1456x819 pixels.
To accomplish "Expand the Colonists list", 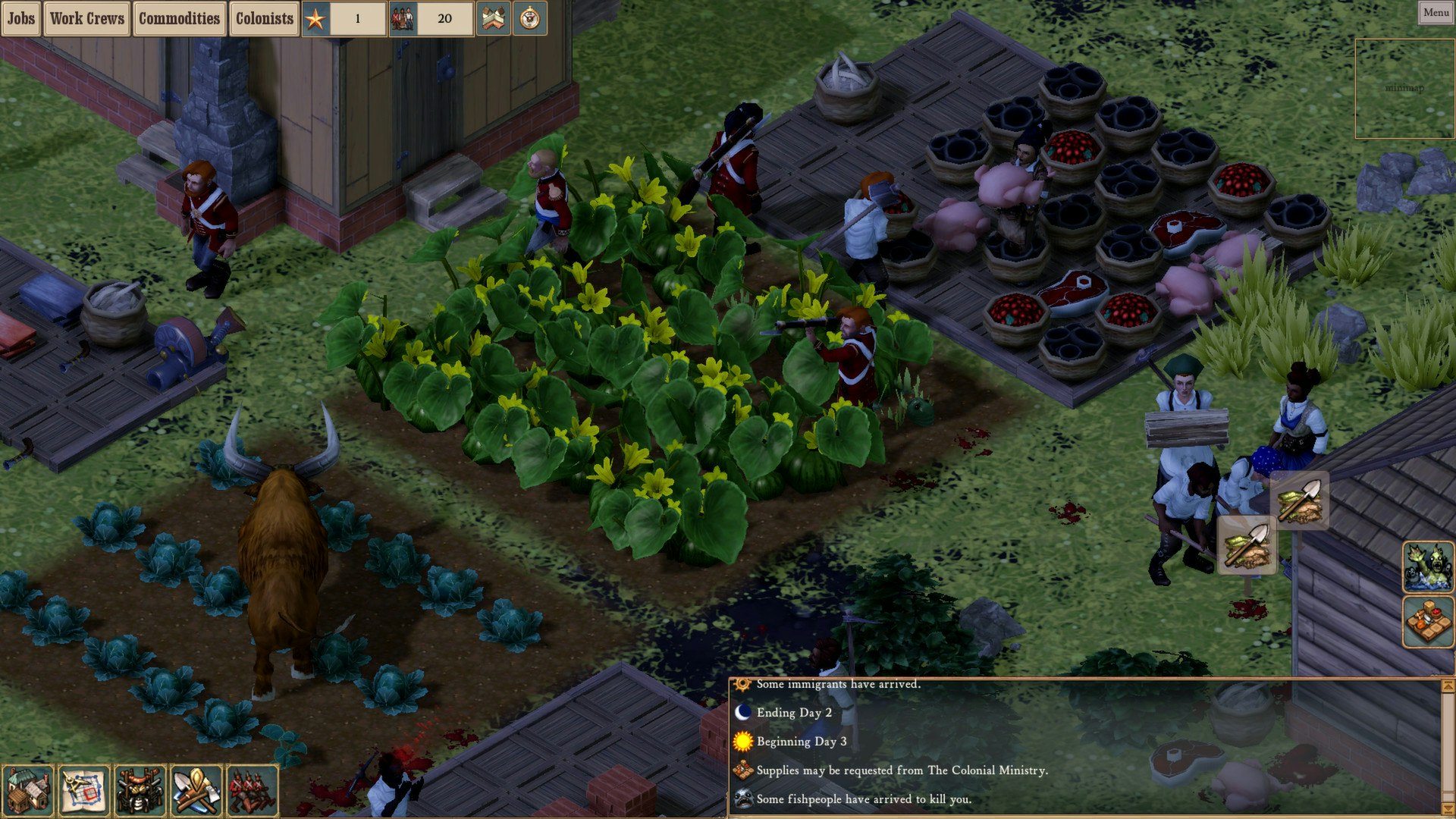I will click(264, 19).
